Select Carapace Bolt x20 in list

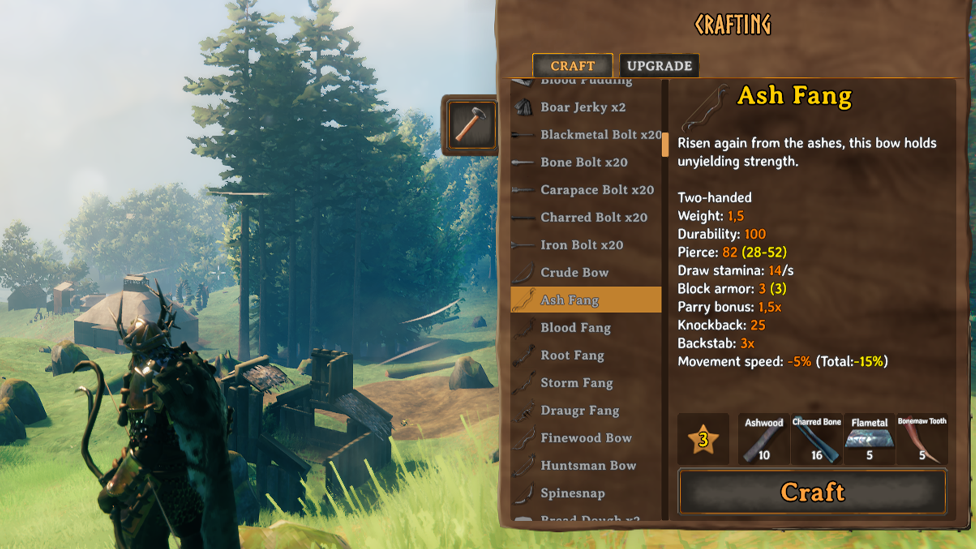(596, 190)
